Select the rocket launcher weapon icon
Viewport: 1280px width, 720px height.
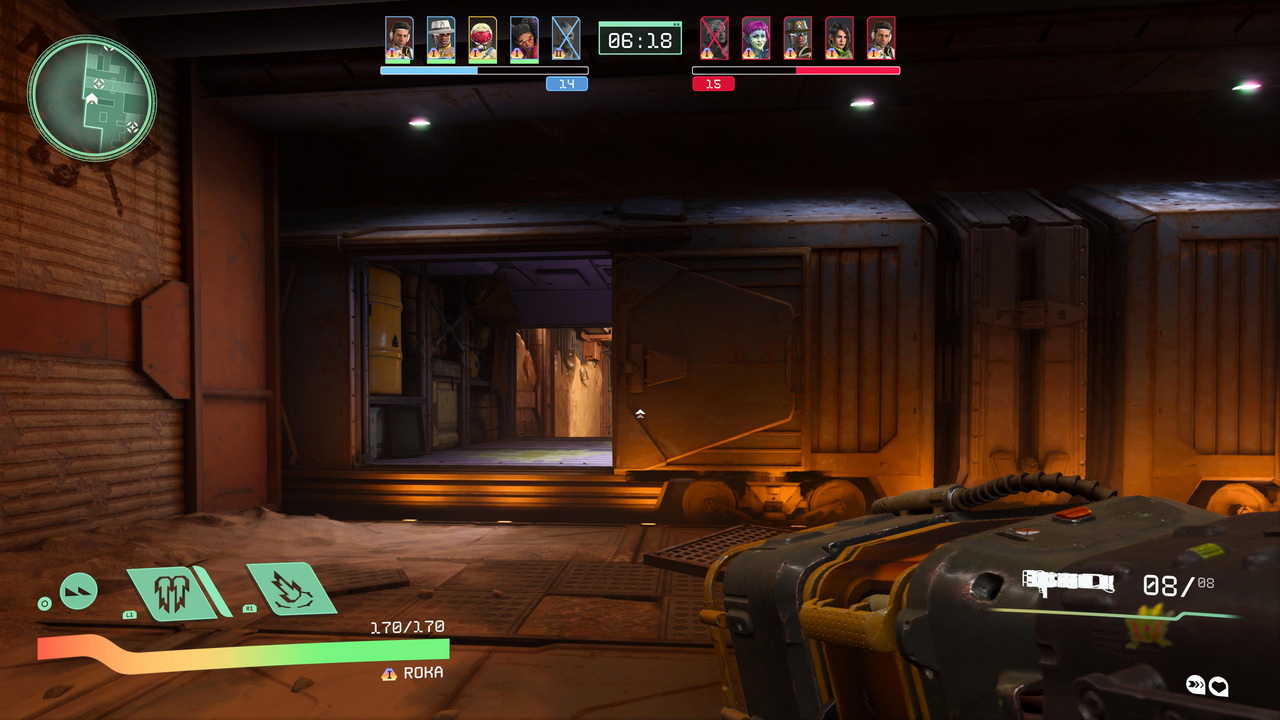pyautogui.click(x=1068, y=581)
